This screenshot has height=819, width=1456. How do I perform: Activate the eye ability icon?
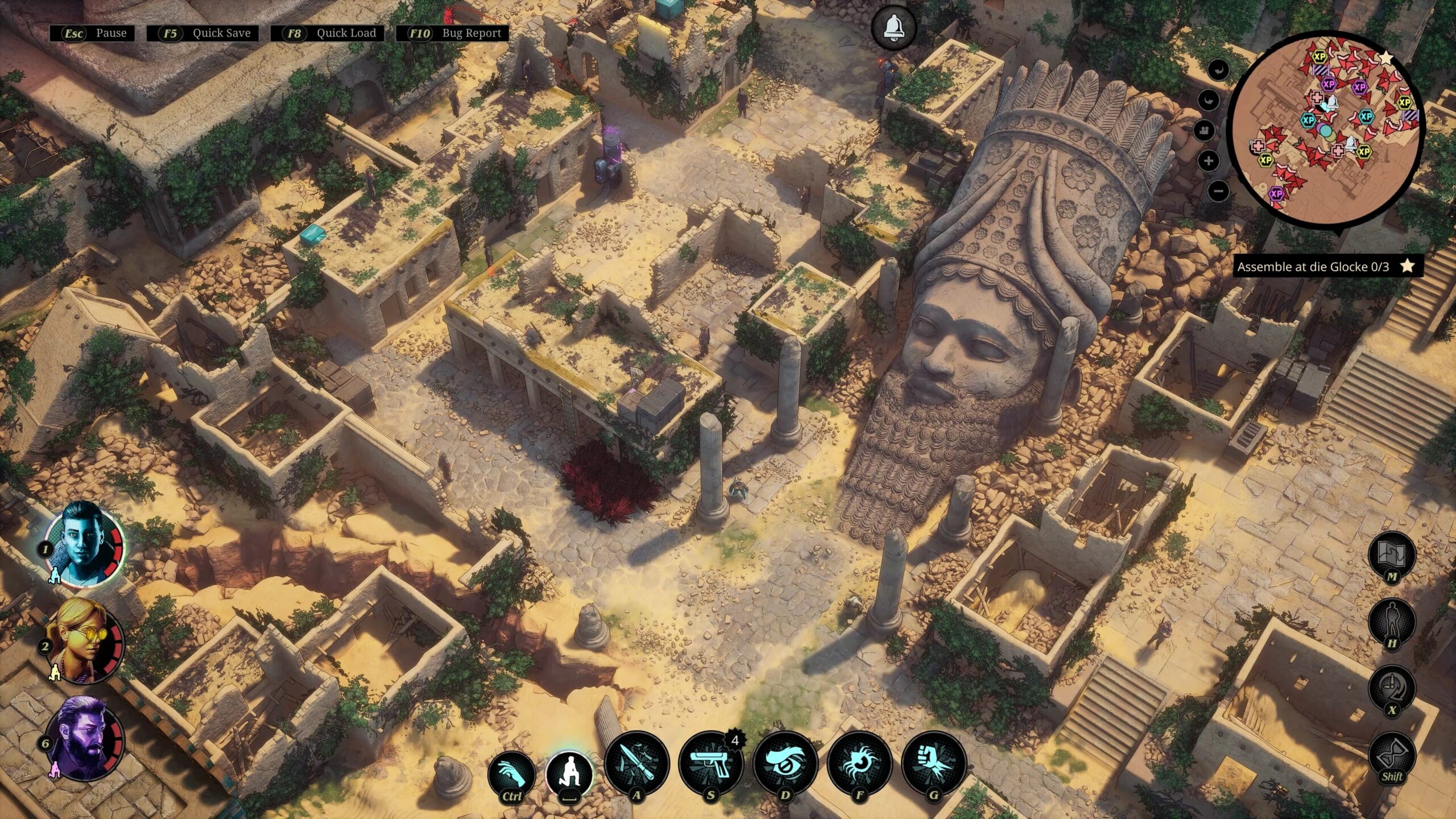pyautogui.click(x=785, y=762)
